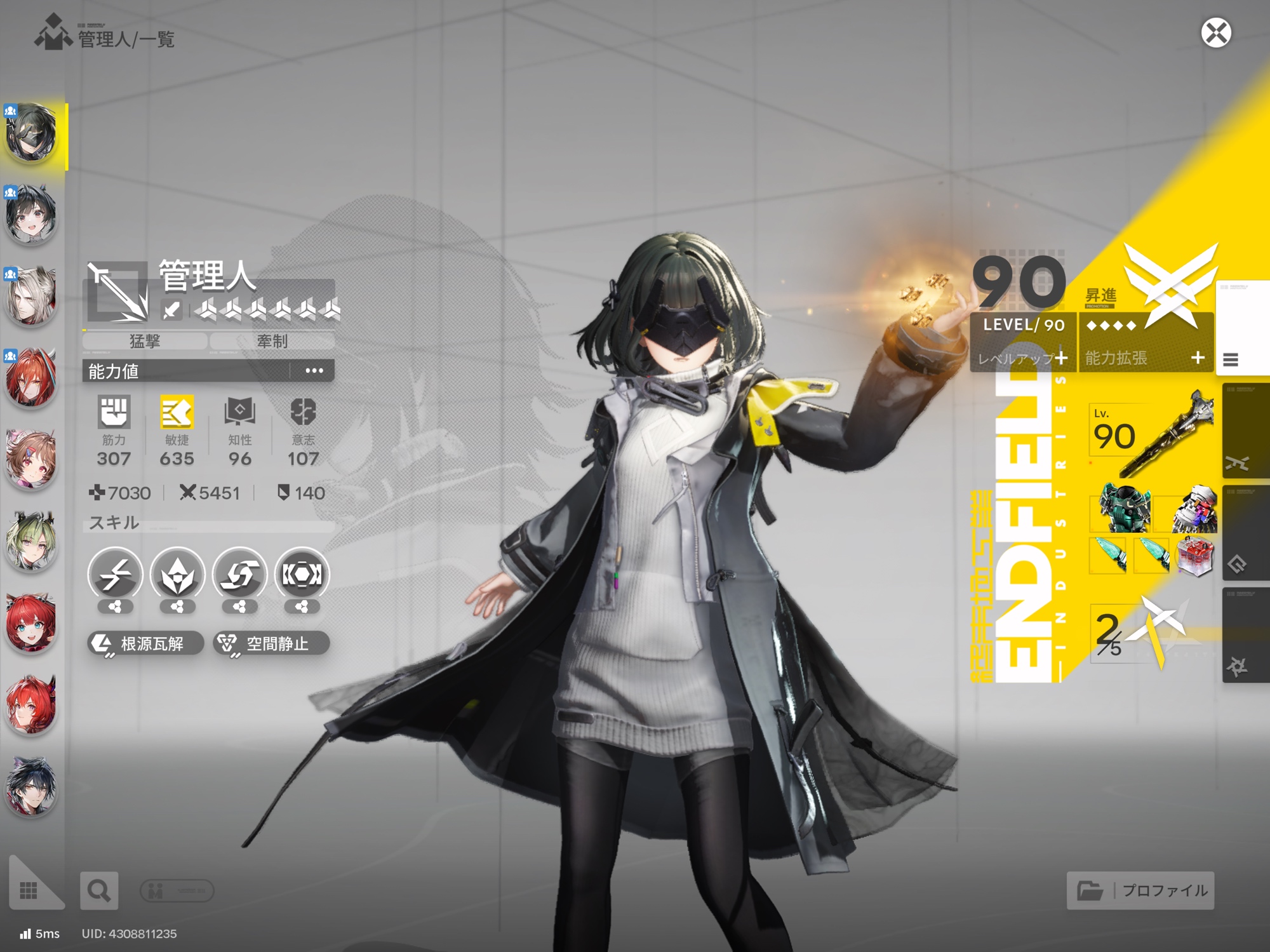
Task: Open the プロファイル profile button
Action: tap(1140, 890)
